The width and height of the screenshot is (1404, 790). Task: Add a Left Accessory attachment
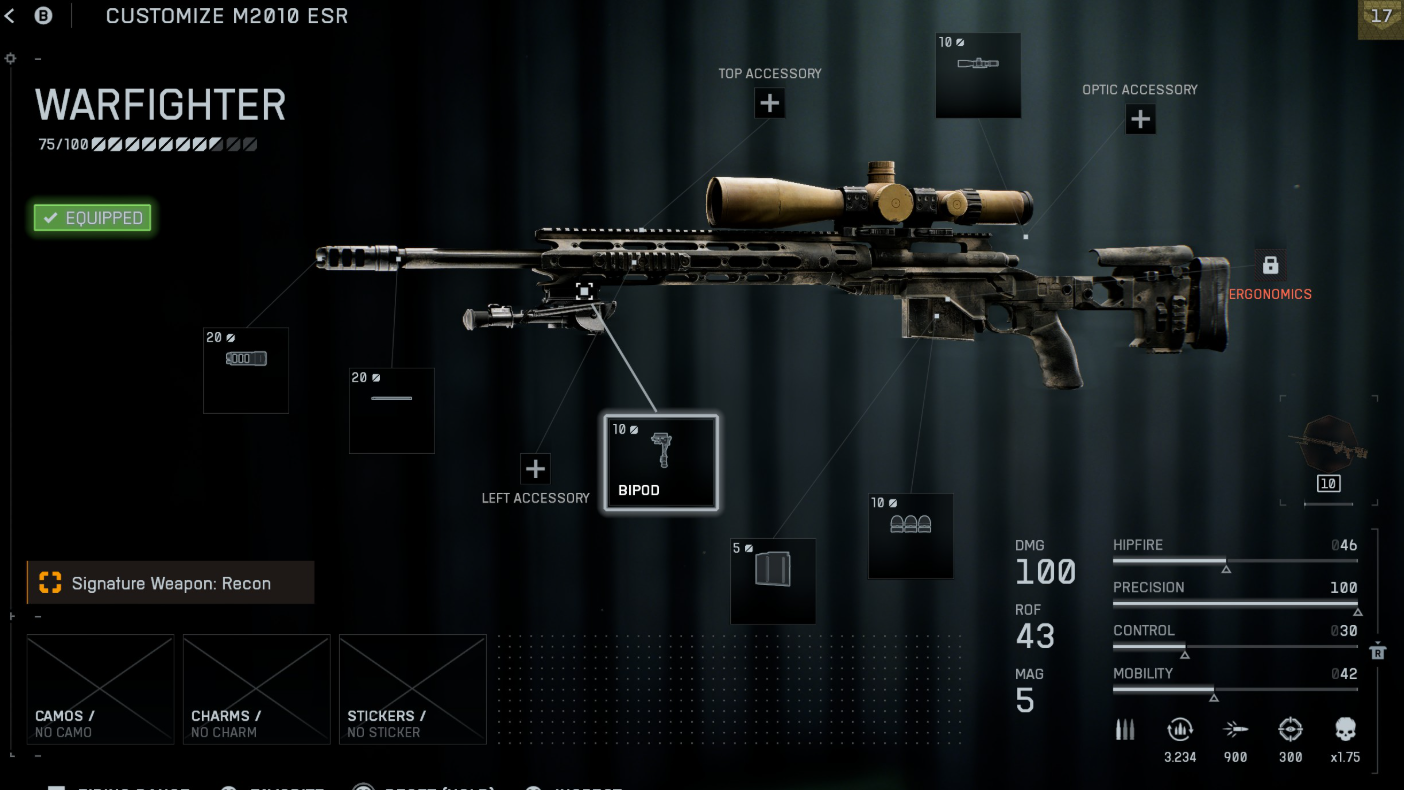535,468
